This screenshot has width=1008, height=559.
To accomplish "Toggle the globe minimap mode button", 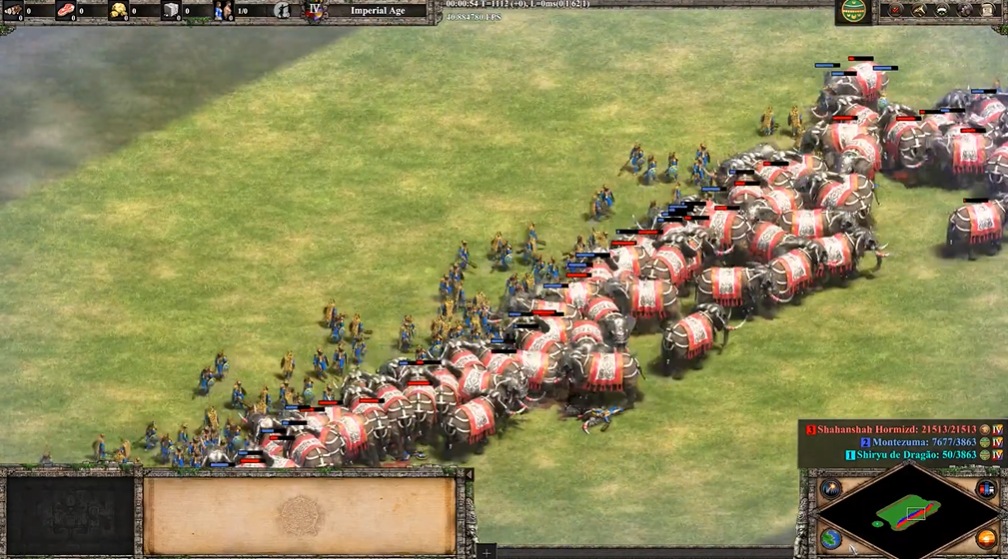I will click(831, 538).
